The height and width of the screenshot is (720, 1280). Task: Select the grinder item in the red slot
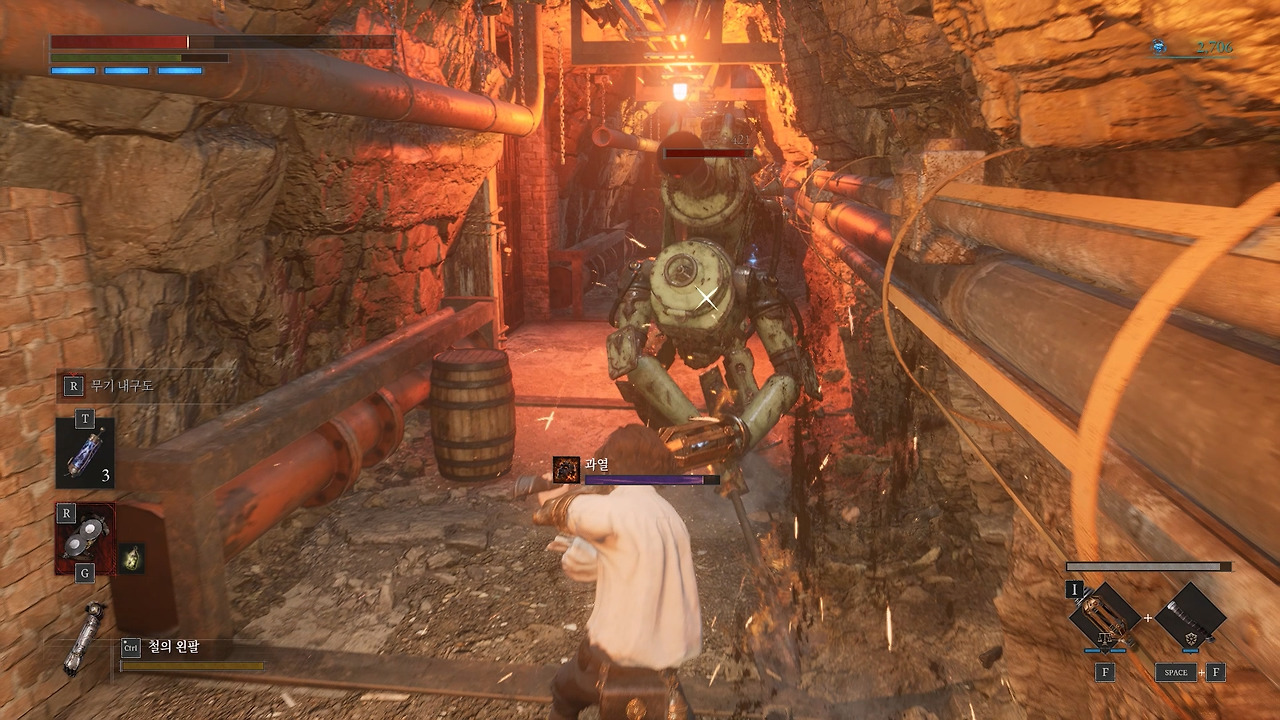click(85, 538)
